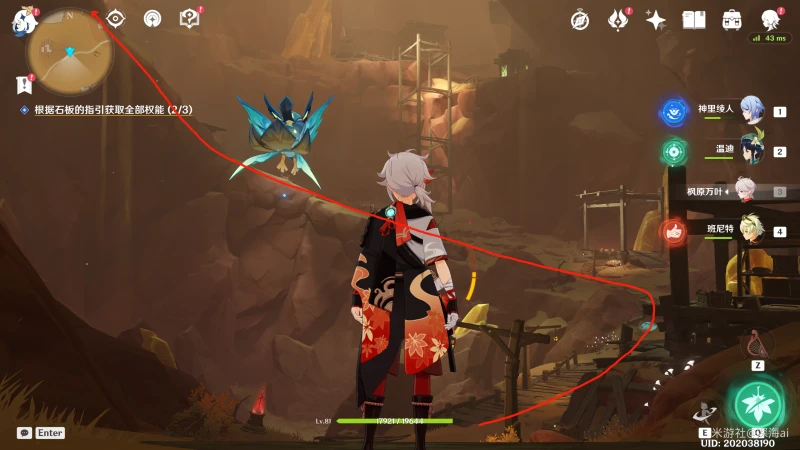Image resolution: width=800 pixels, height=450 pixels.
Task: Open the map via the minimap
Action: coord(69,48)
